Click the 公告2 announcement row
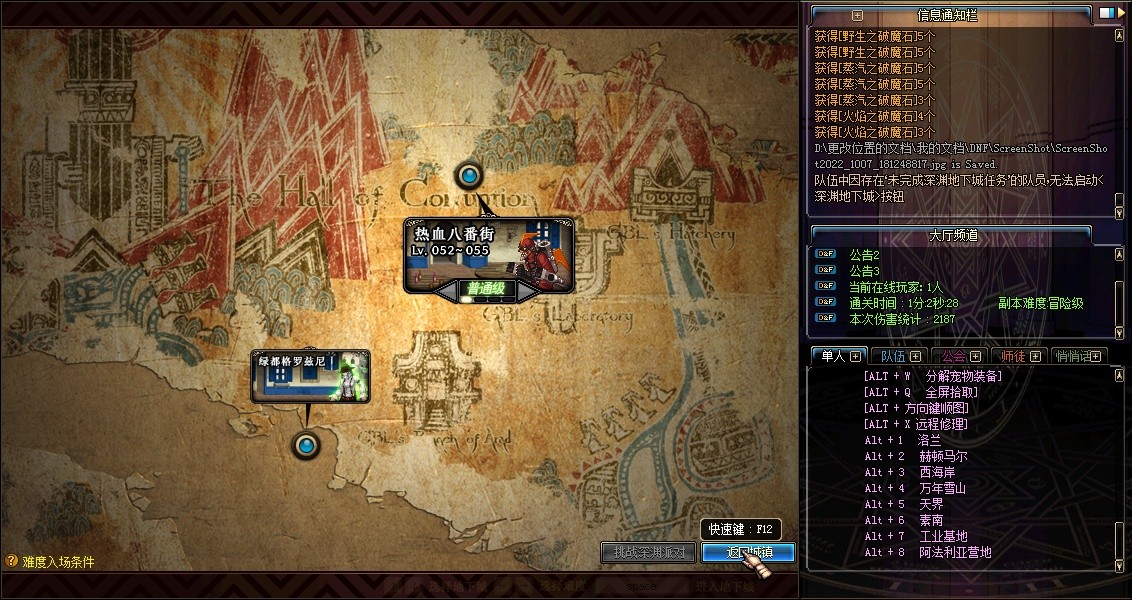Viewport: 1132px width, 600px height. [x=864, y=255]
